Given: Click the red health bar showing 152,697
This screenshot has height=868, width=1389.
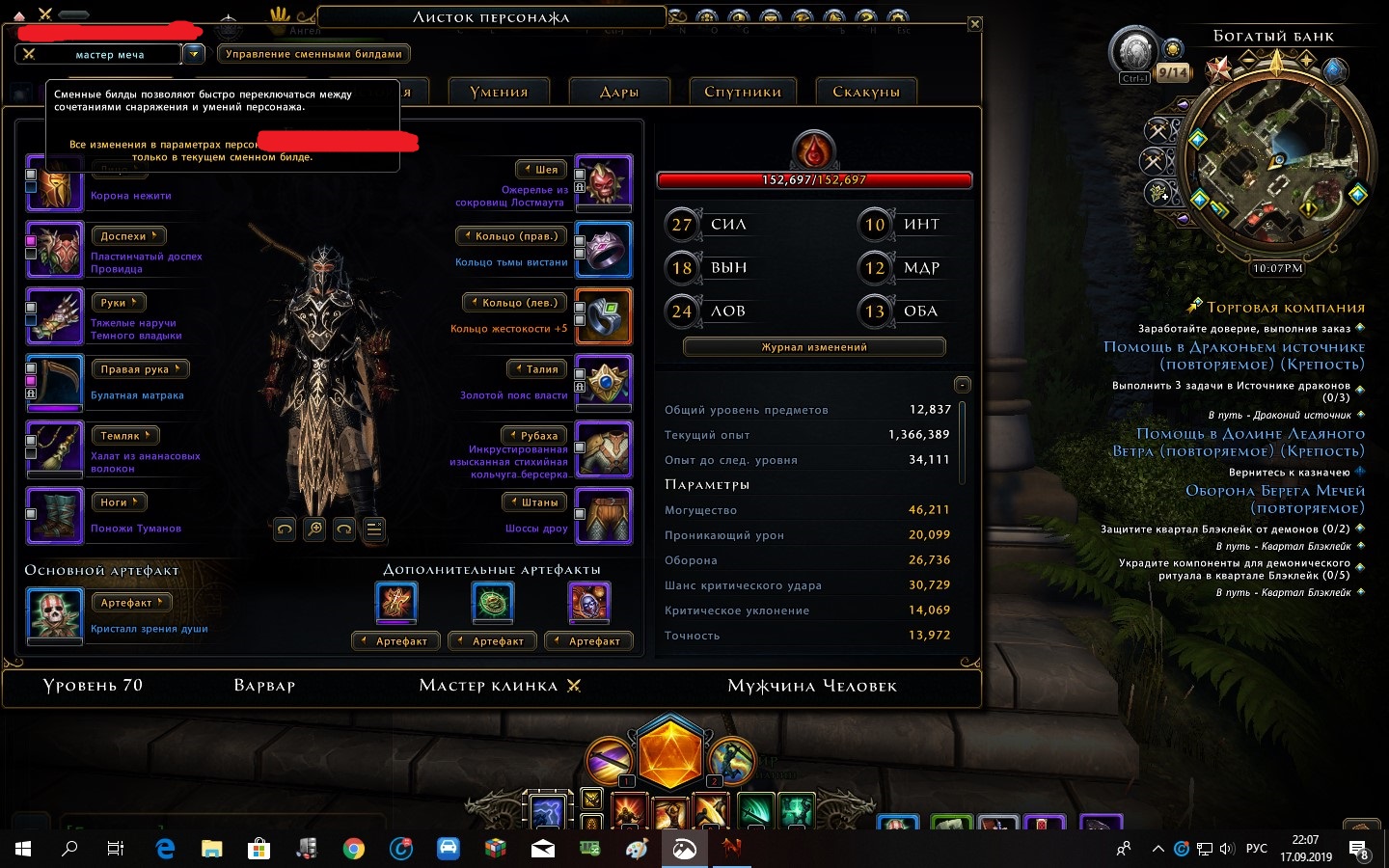Looking at the screenshot, I should coord(813,179).
